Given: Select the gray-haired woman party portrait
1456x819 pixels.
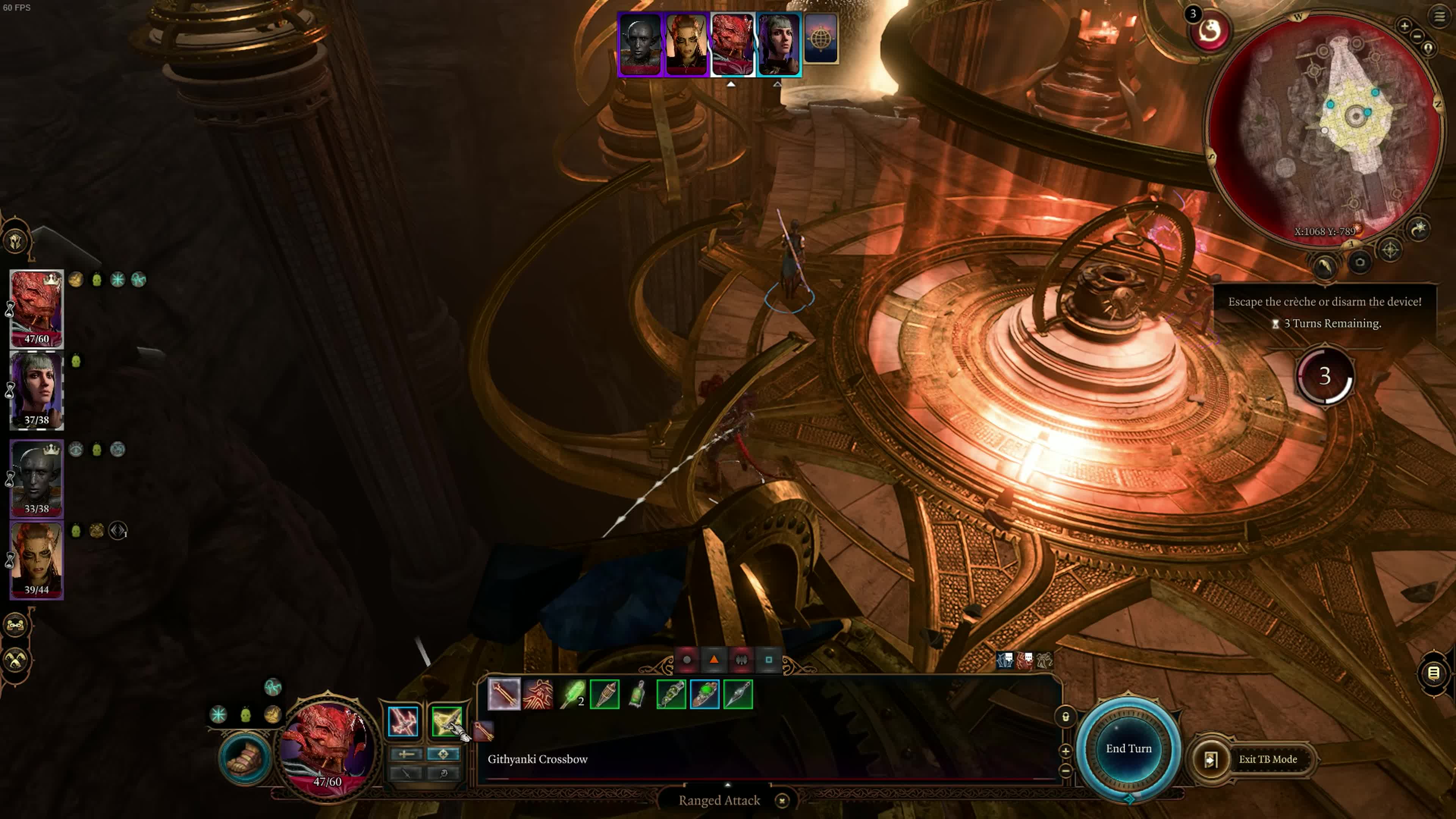Looking at the screenshot, I should (37, 390).
